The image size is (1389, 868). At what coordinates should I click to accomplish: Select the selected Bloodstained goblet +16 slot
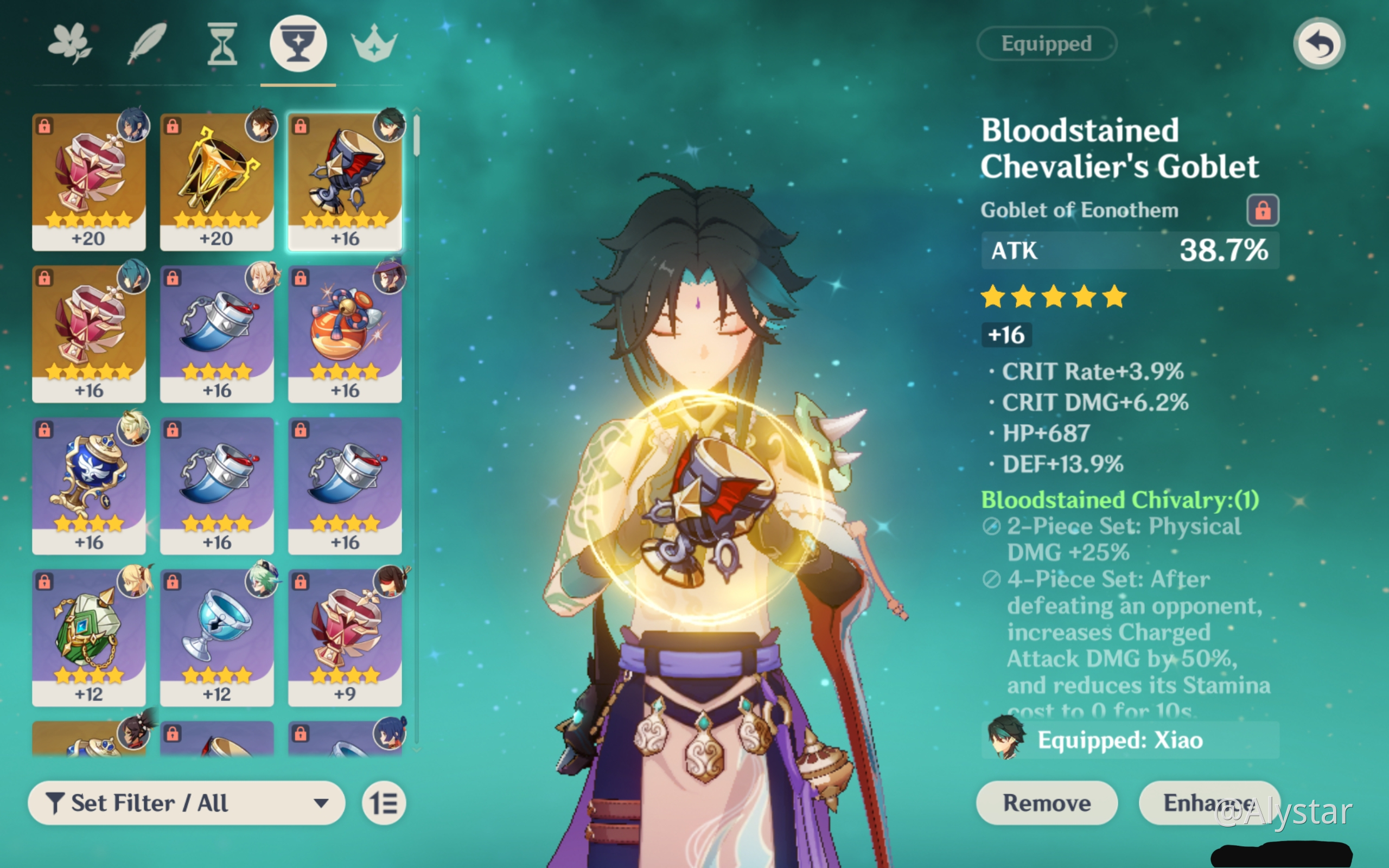[x=345, y=181]
